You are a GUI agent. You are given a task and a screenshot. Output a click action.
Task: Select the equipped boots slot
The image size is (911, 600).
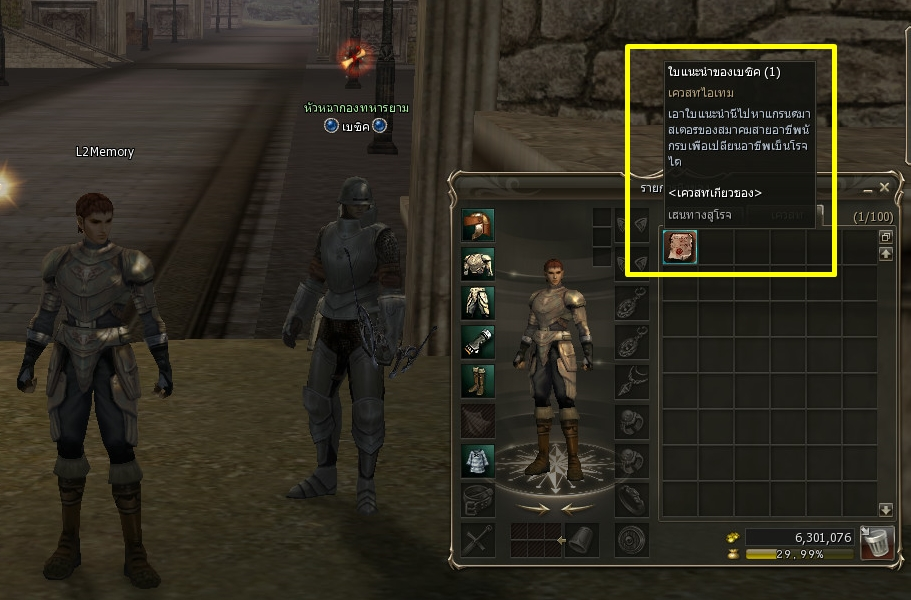[478, 381]
